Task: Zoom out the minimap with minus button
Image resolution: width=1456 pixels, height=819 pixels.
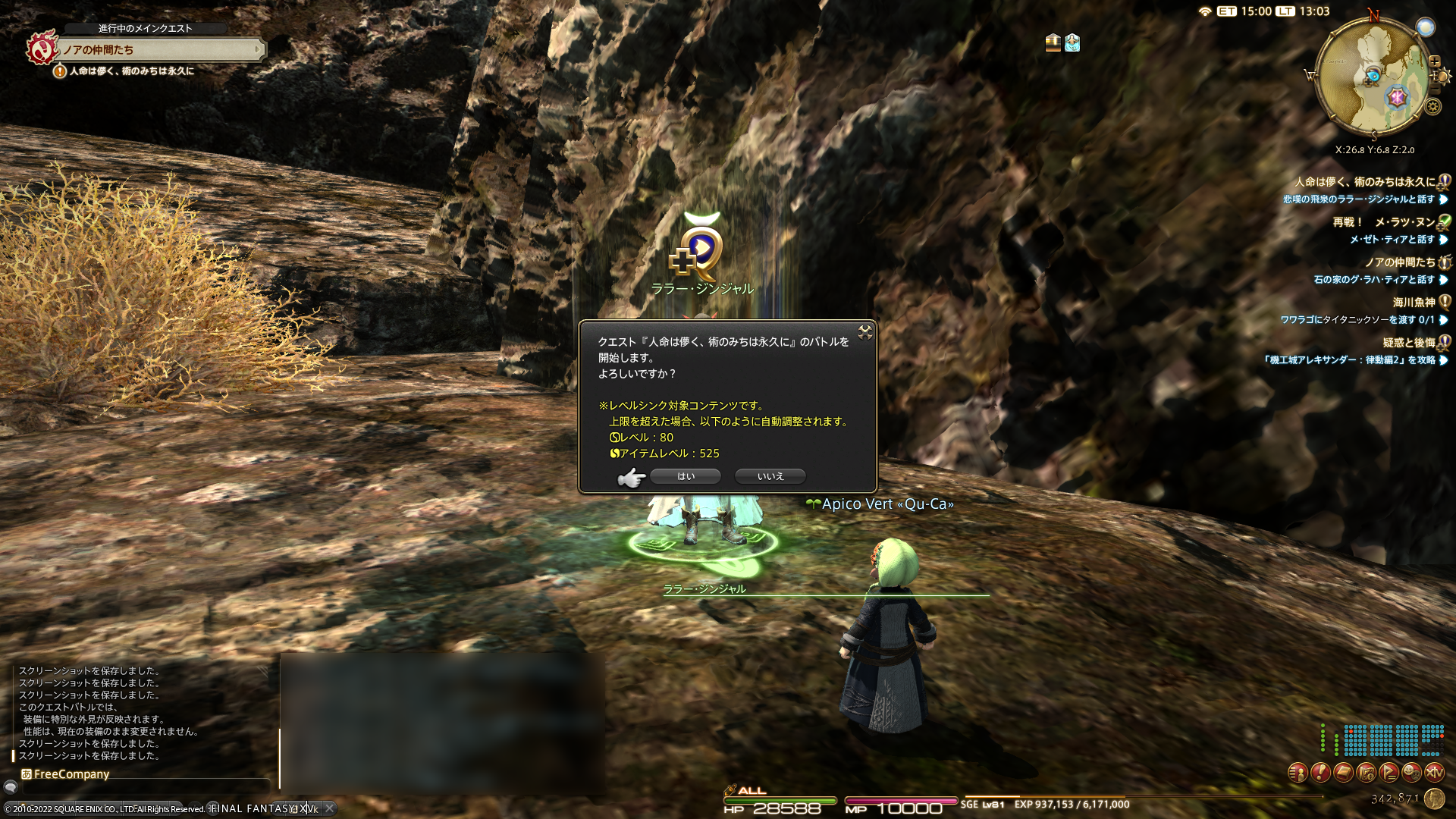Action: 1434,89
